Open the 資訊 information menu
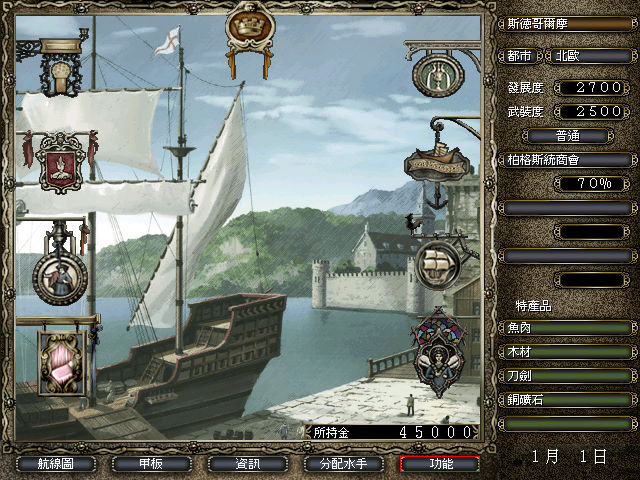 pyautogui.click(x=247, y=464)
